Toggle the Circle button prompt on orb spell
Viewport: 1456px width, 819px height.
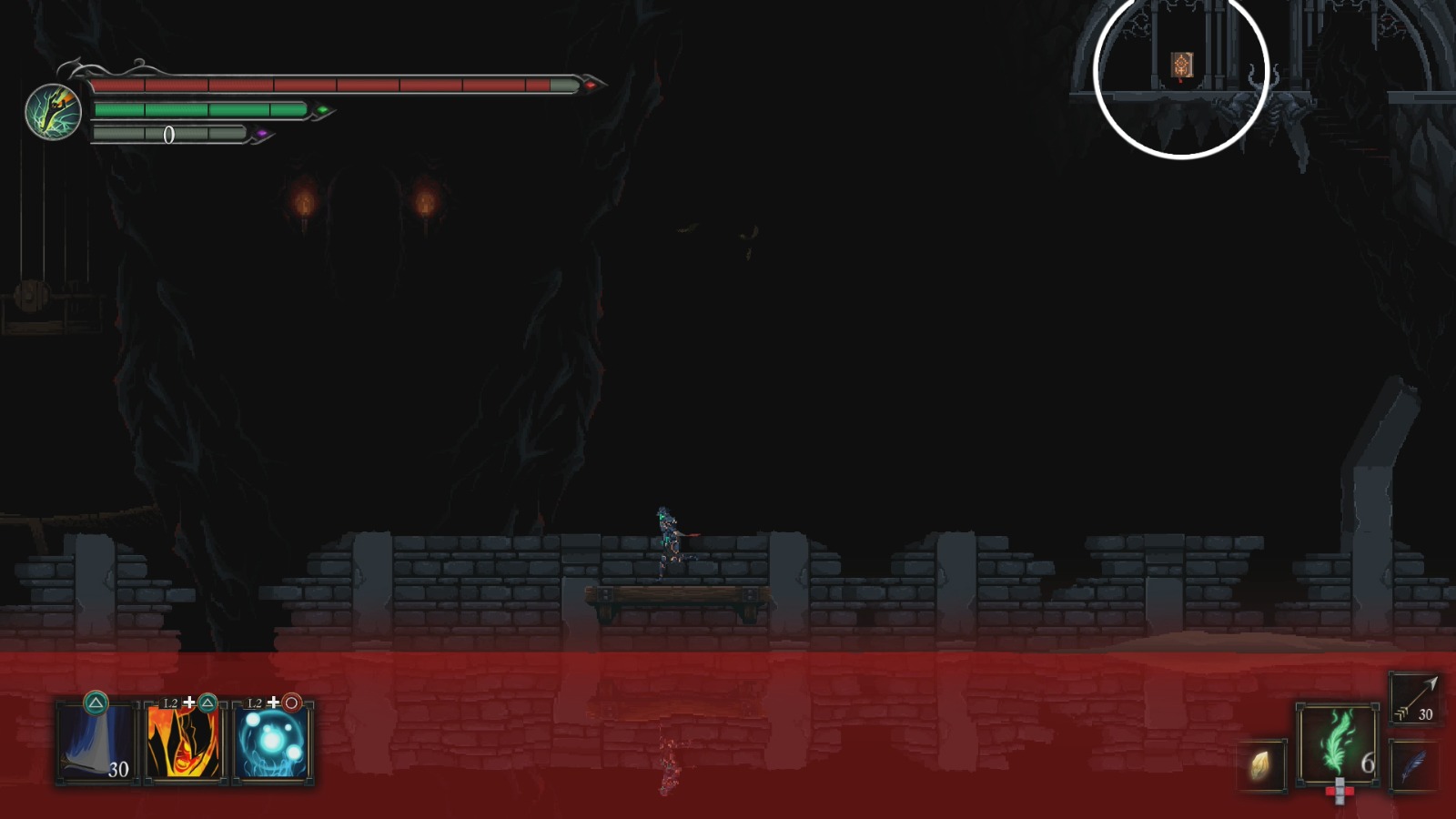coord(290,703)
